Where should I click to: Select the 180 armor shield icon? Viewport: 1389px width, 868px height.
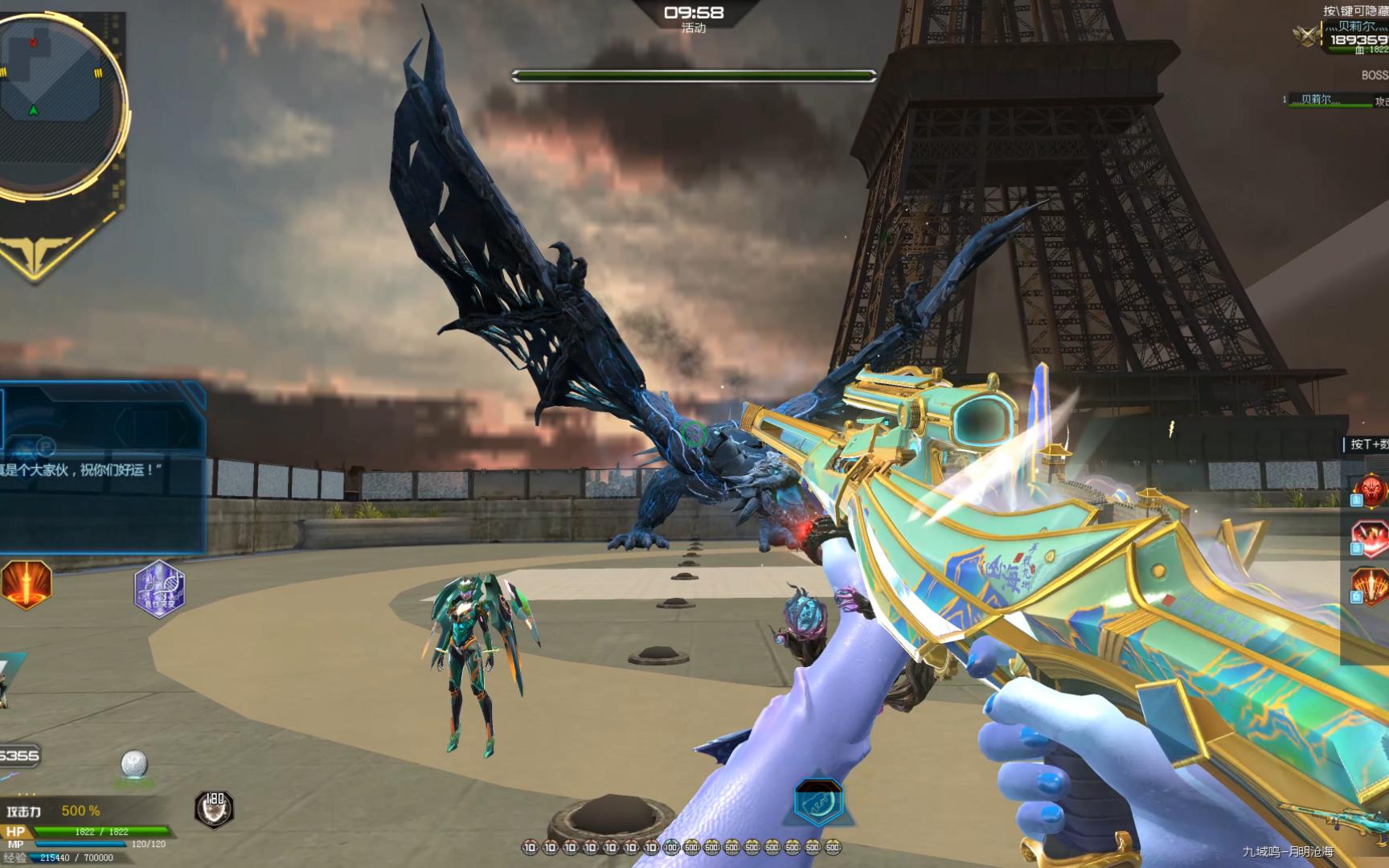tap(214, 808)
